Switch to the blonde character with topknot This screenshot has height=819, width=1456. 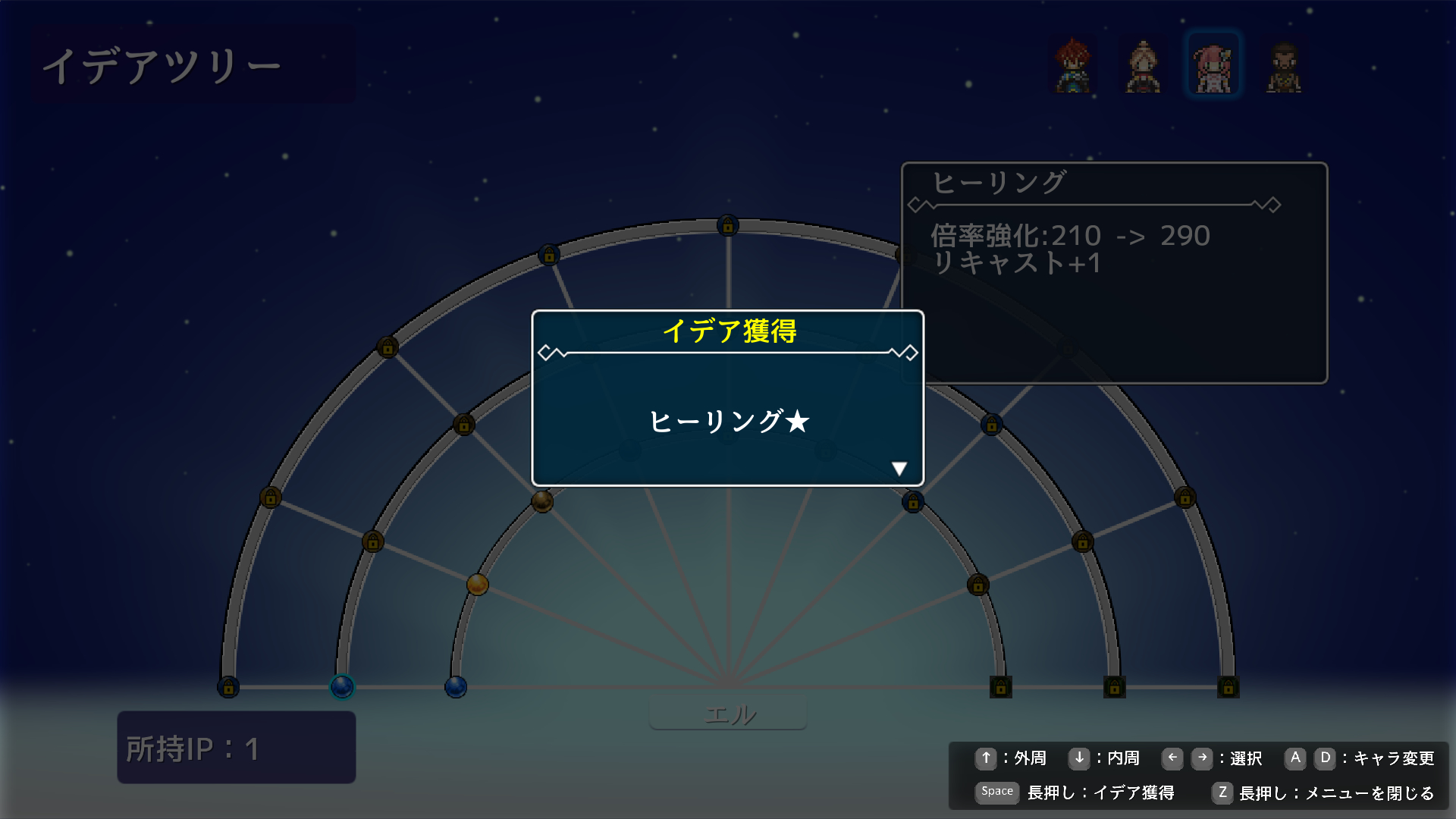point(1143,67)
